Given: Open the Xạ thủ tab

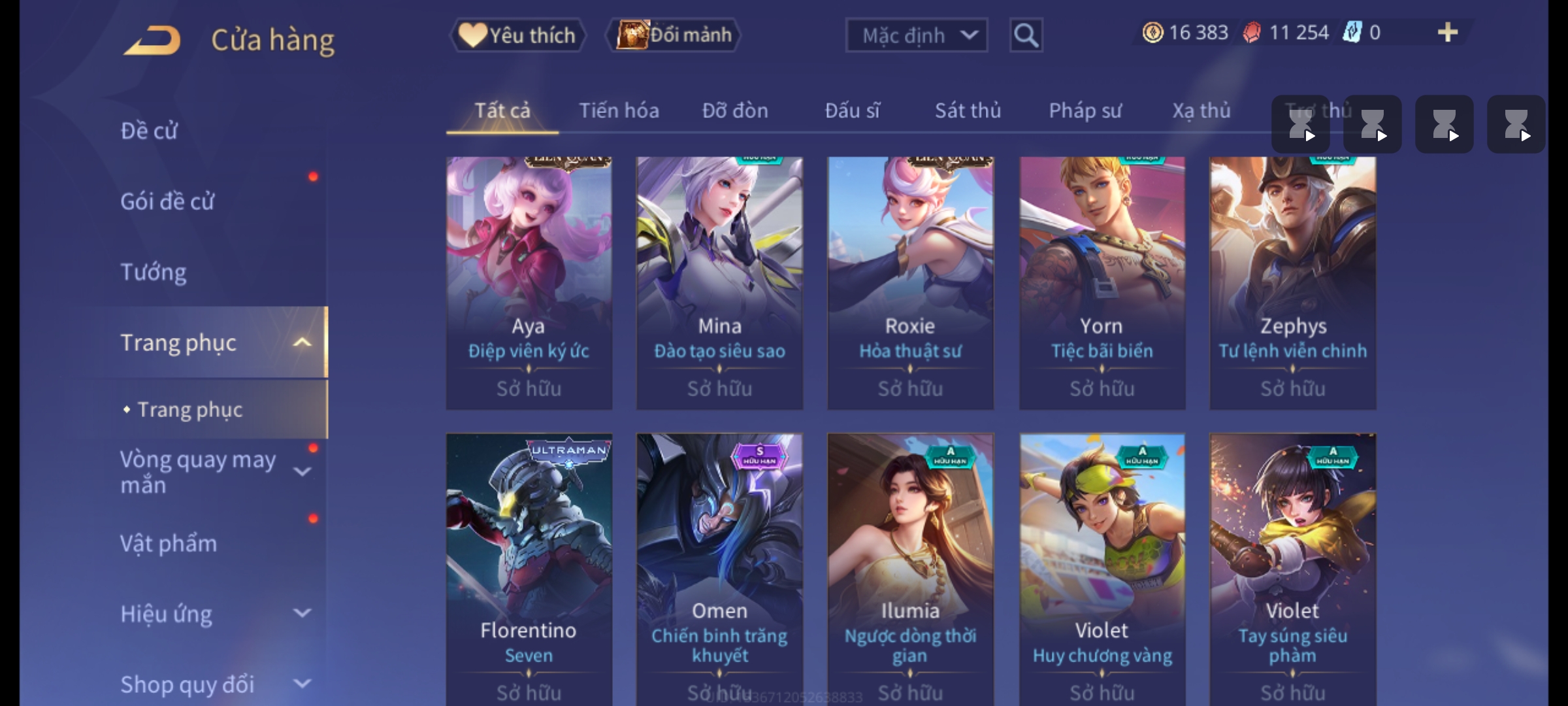Looking at the screenshot, I should pyautogui.click(x=1201, y=111).
